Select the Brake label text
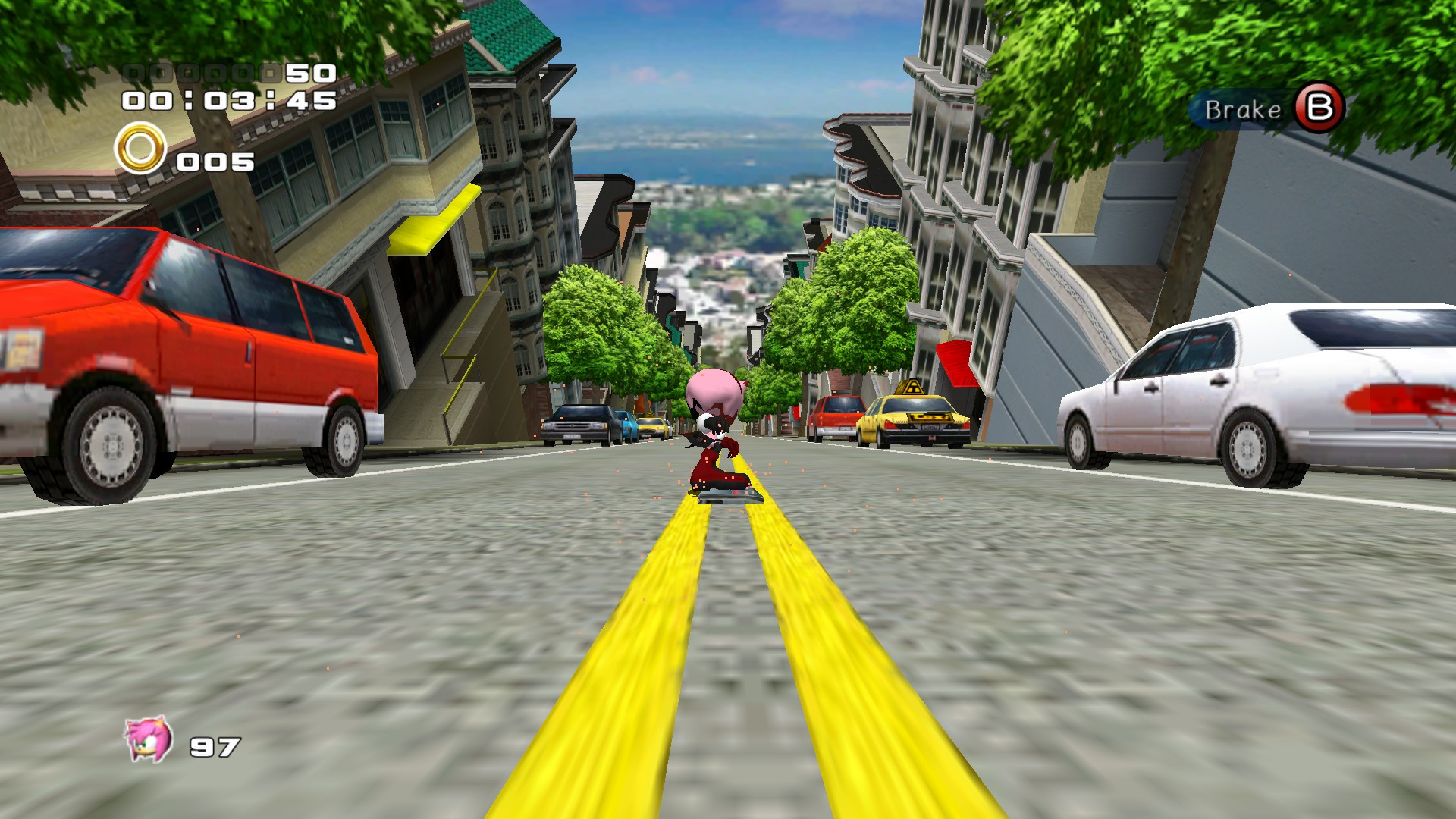This screenshot has height=819, width=1456. coord(1241,111)
